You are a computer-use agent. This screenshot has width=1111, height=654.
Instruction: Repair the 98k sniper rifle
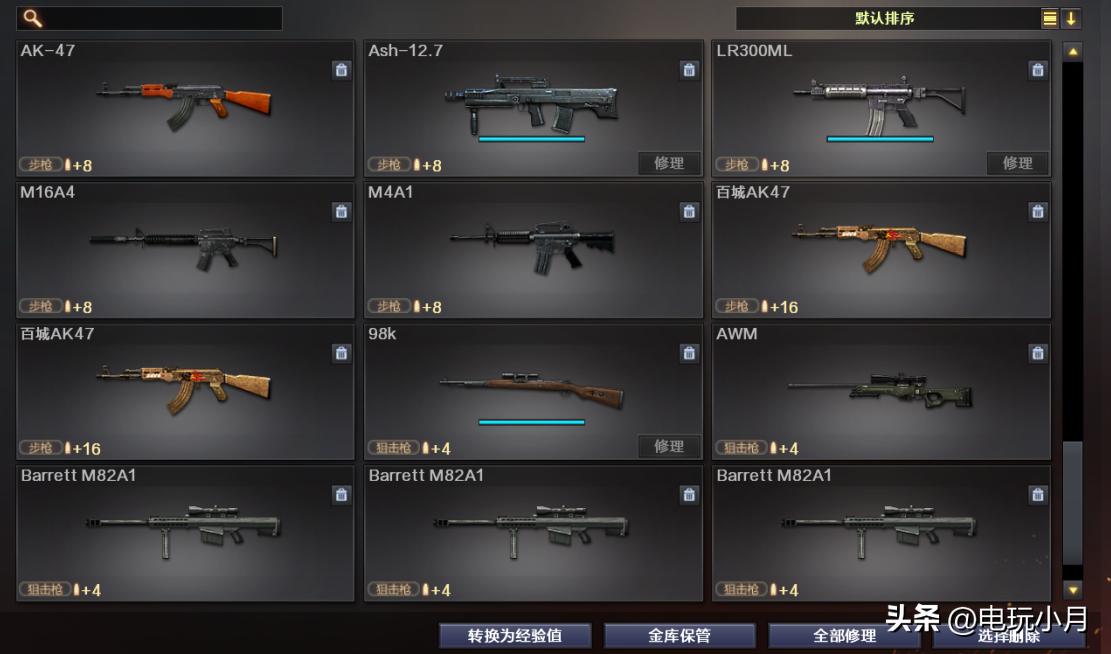tap(669, 447)
